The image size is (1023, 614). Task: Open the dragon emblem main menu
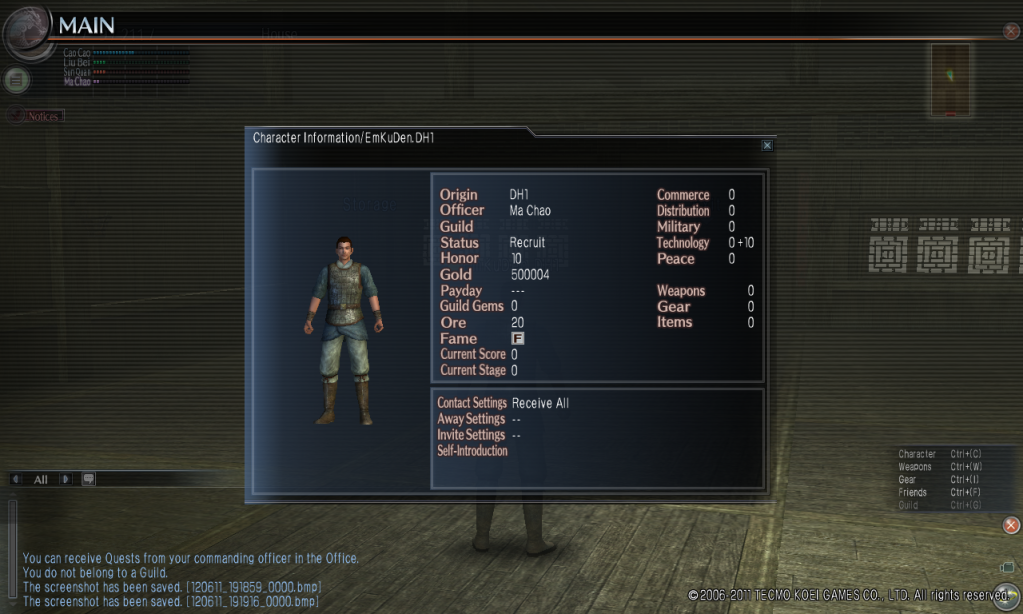(25, 31)
